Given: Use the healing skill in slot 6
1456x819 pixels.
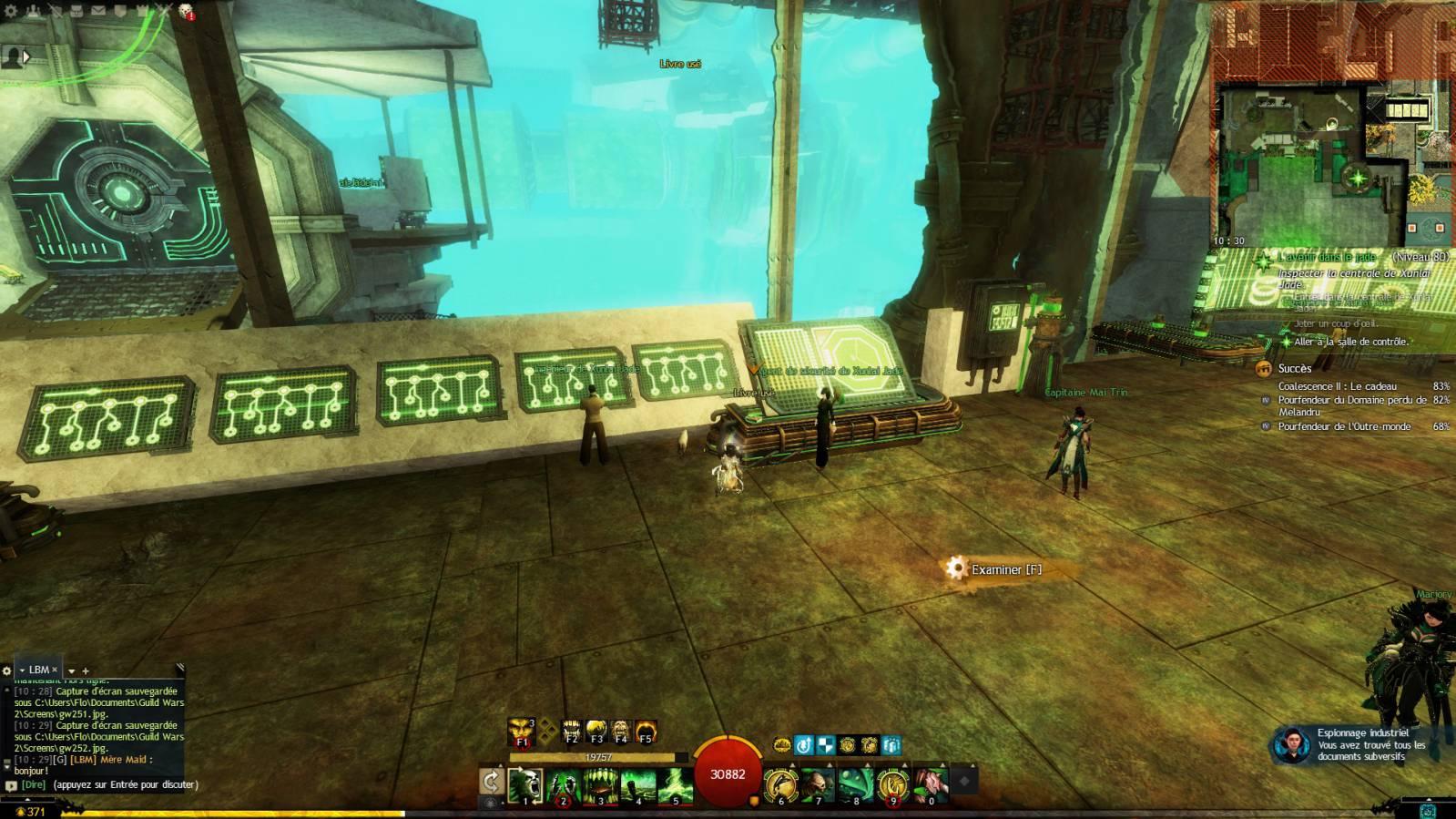Looking at the screenshot, I should 780,785.
